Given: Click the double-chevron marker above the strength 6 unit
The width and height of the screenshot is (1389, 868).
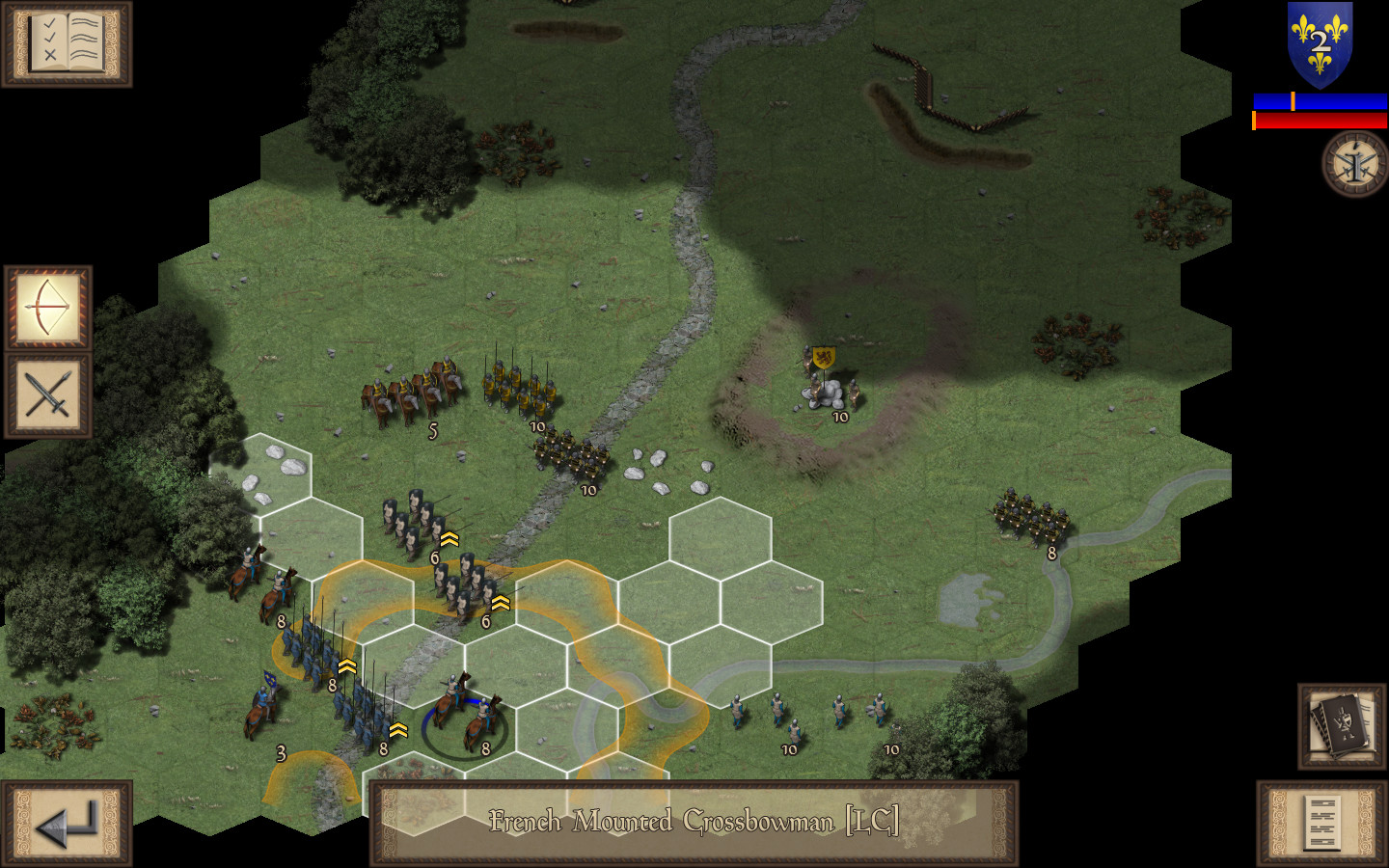Looking at the screenshot, I should (449, 540).
